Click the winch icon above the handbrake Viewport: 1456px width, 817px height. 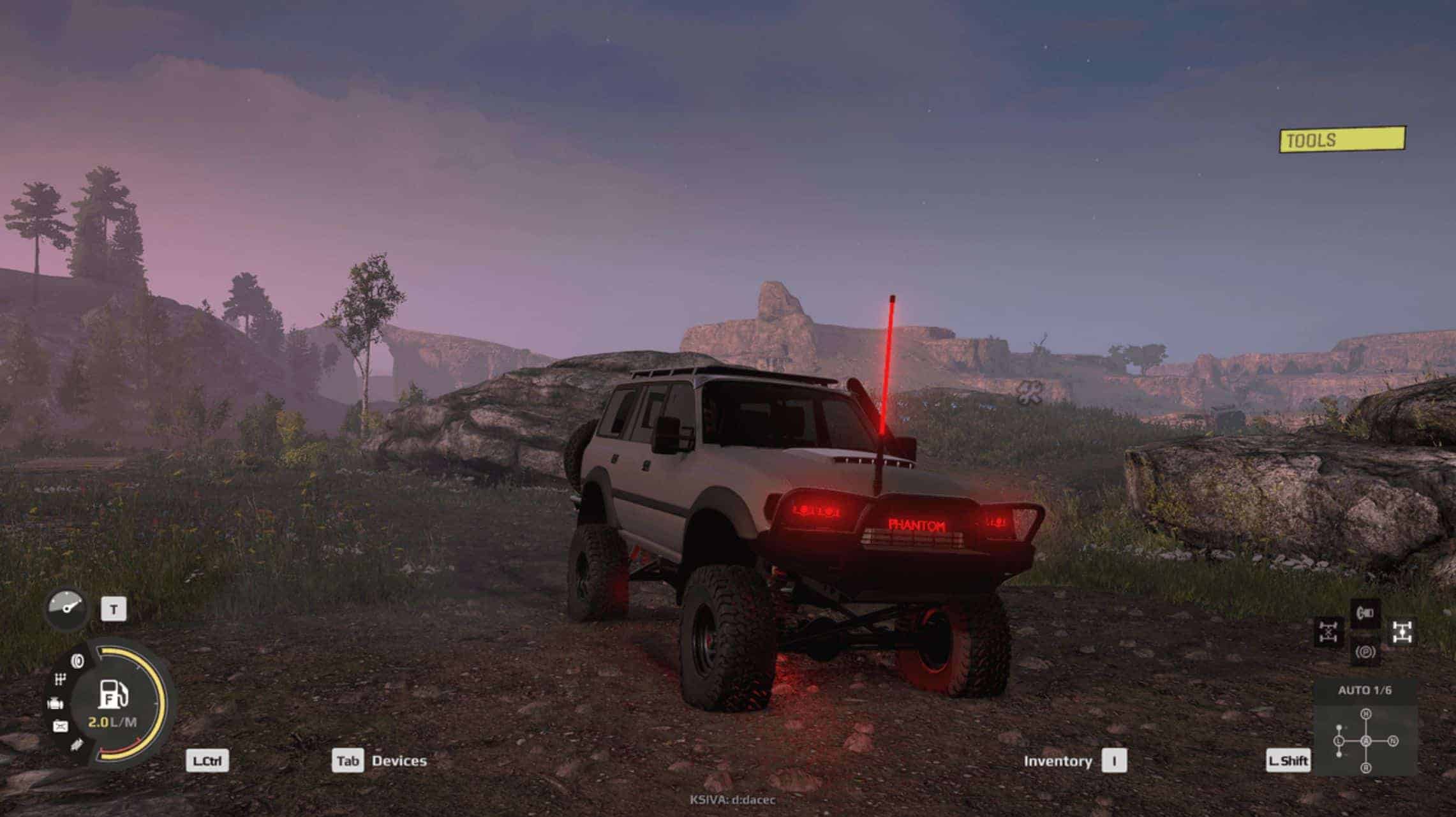pos(1365,614)
